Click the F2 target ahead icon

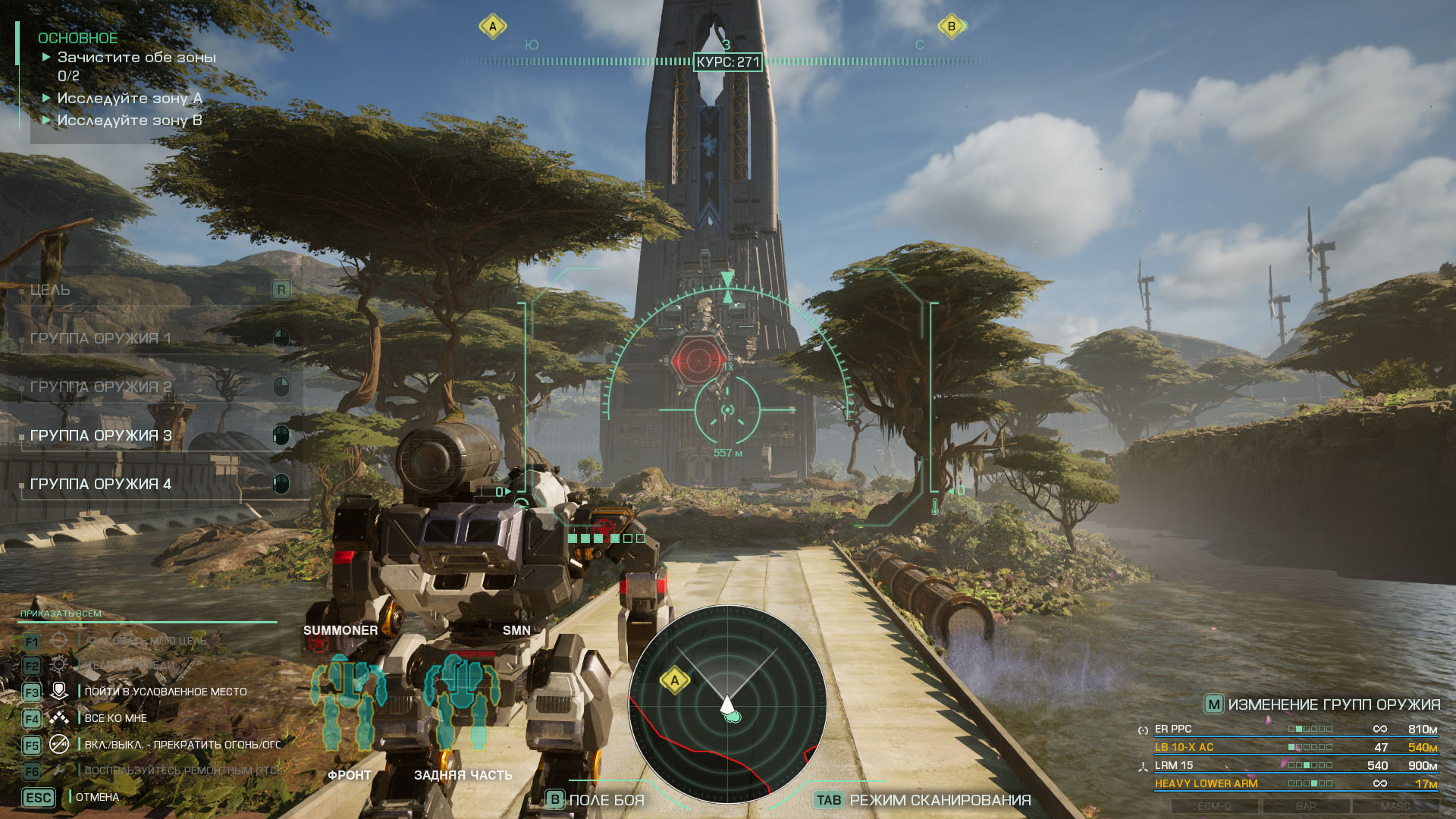(x=58, y=664)
